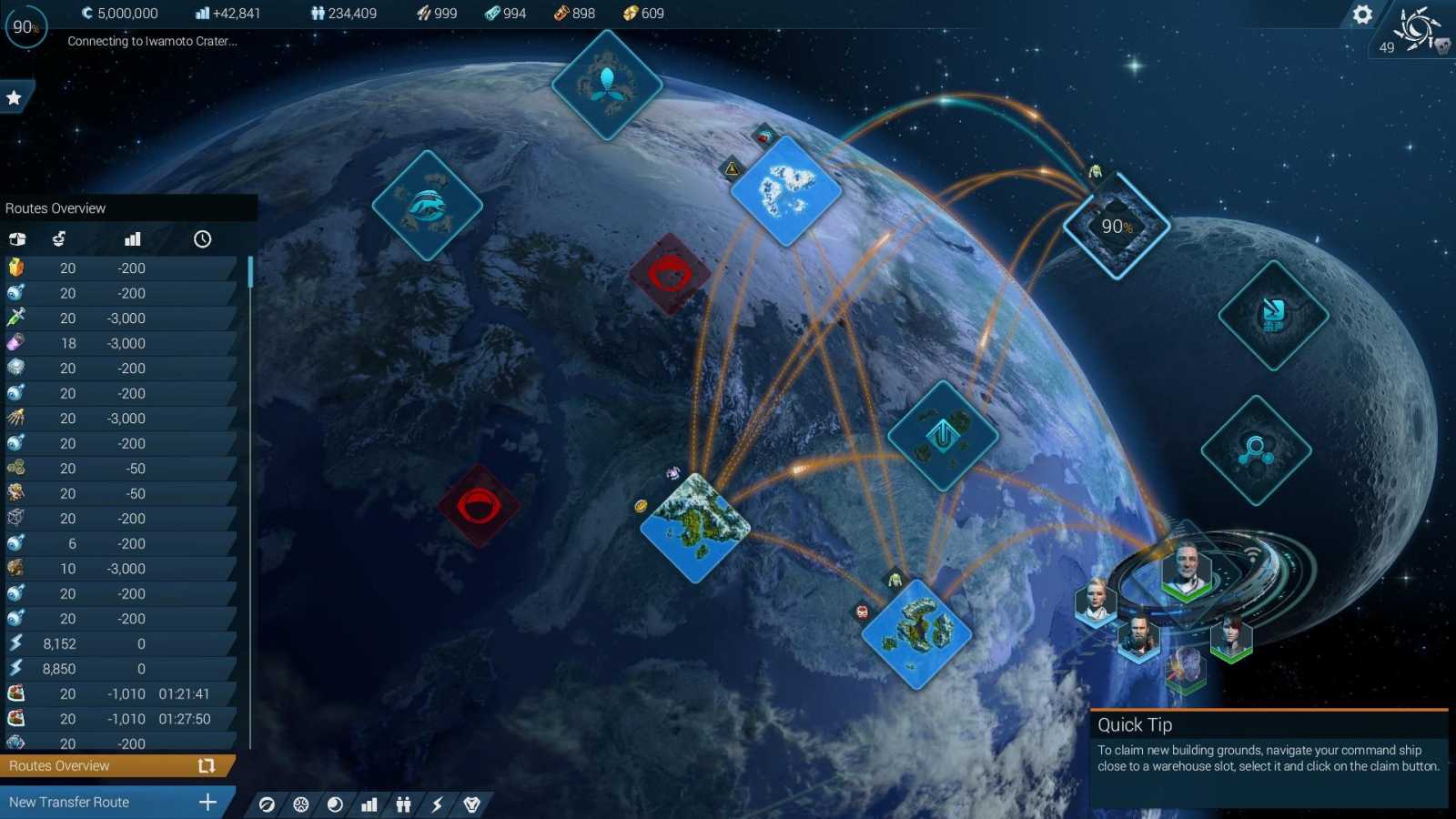The height and width of the screenshot is (819, 1456).
Task: Expand the New Transfer Route panel via the plus
Action: pyautogui.click(x=208, y=802)
